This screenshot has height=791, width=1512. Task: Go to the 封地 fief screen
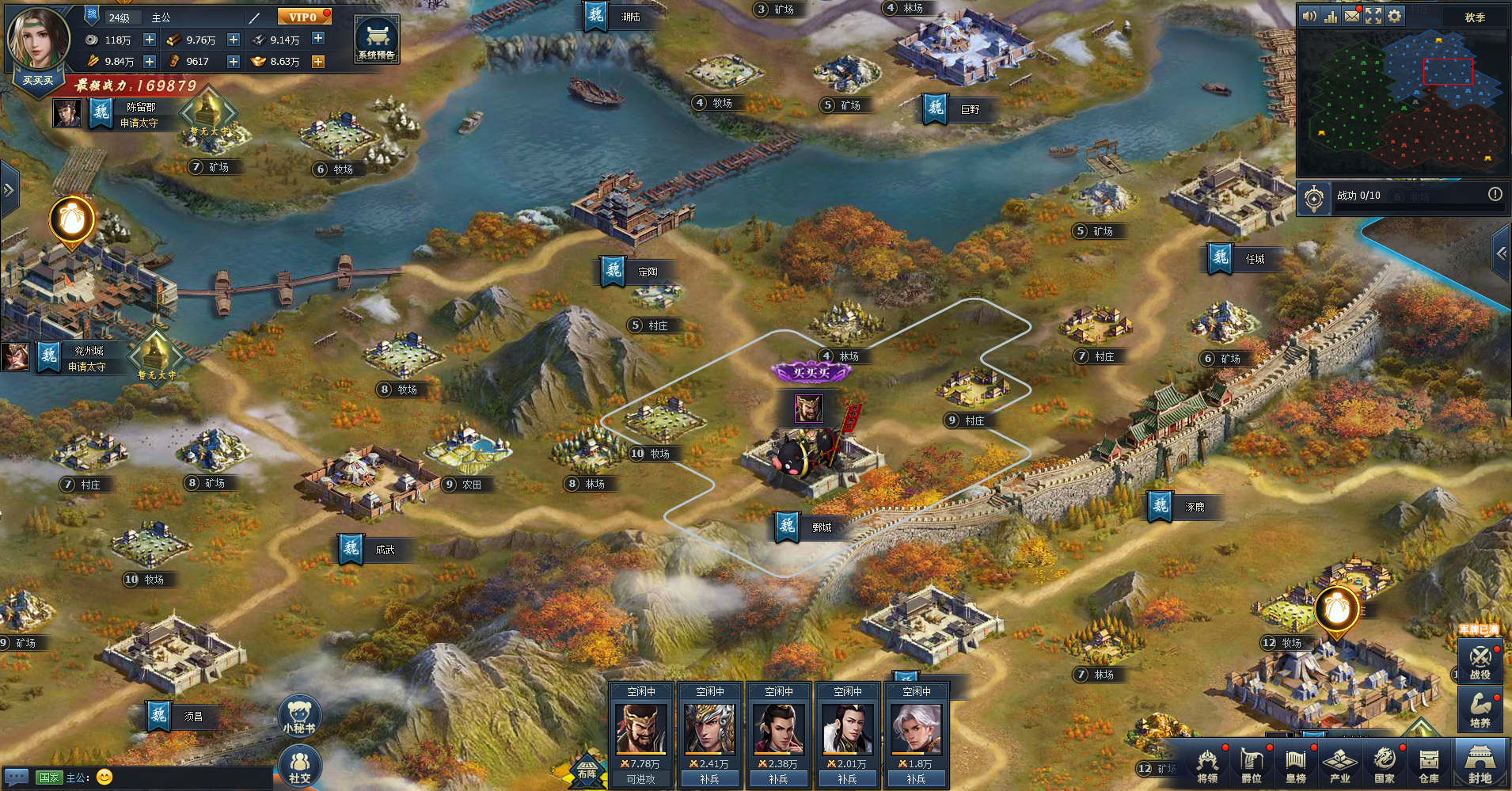1480,766
